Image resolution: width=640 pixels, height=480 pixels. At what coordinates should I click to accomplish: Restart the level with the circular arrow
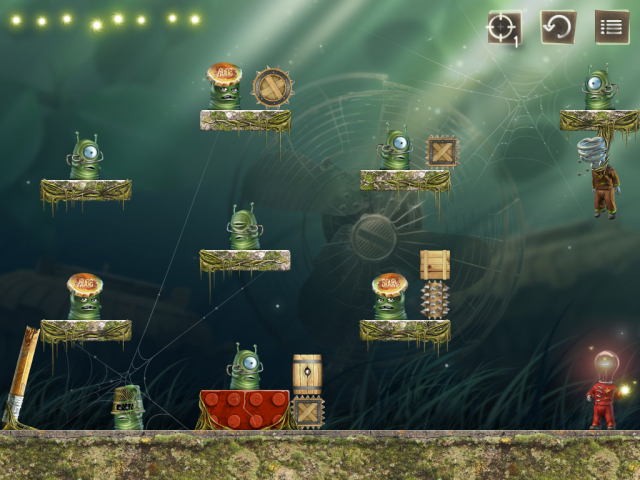pos(558,27)
